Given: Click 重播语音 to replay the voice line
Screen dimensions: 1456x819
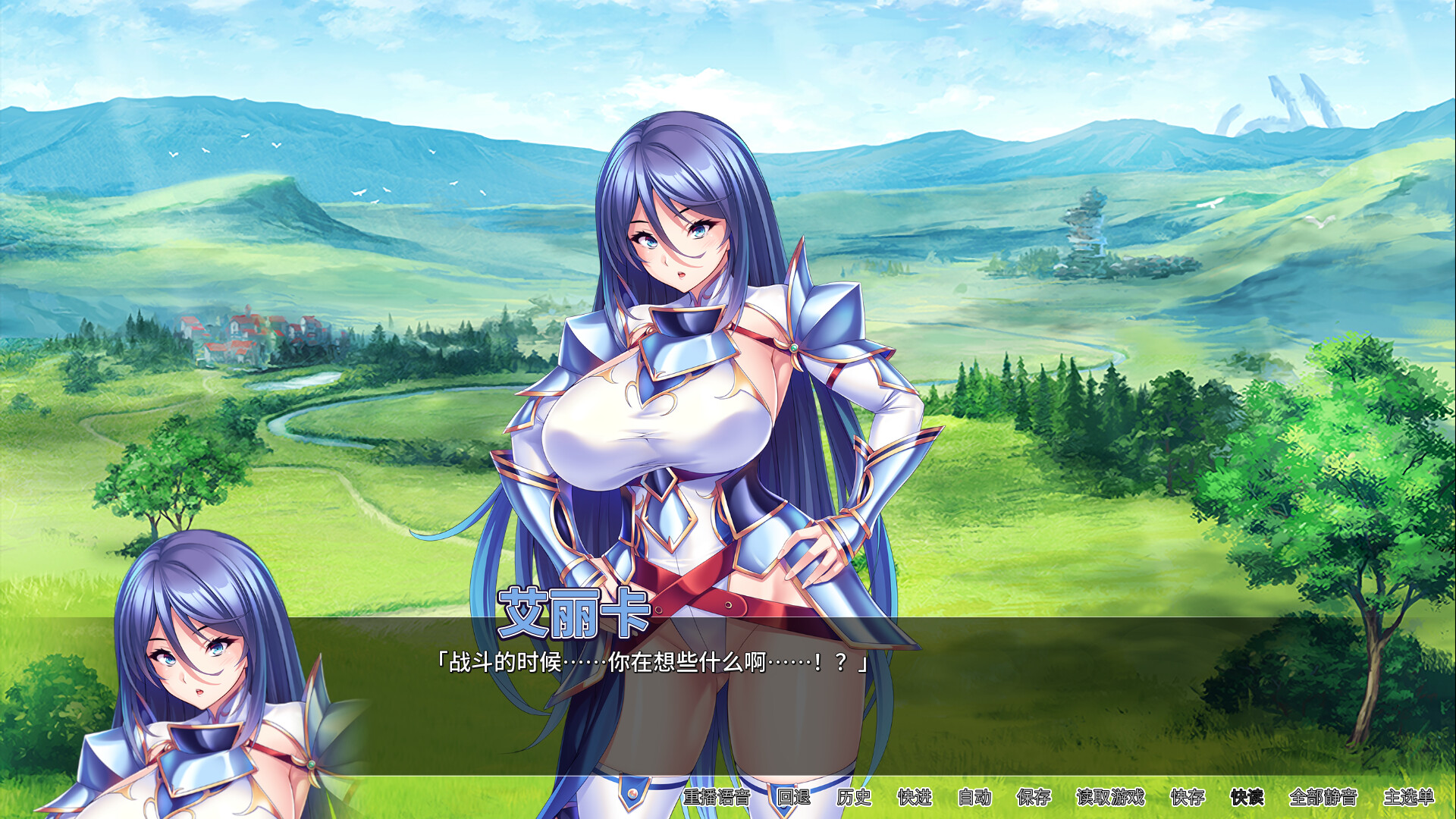Looking at the screenshot, I should point(717,798).
